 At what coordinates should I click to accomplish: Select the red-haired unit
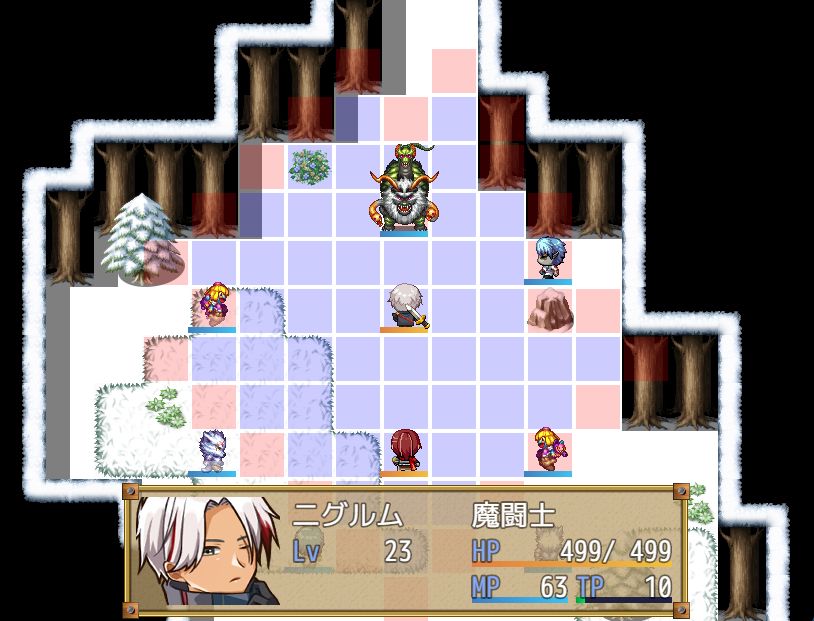click(x=404, y=450)
